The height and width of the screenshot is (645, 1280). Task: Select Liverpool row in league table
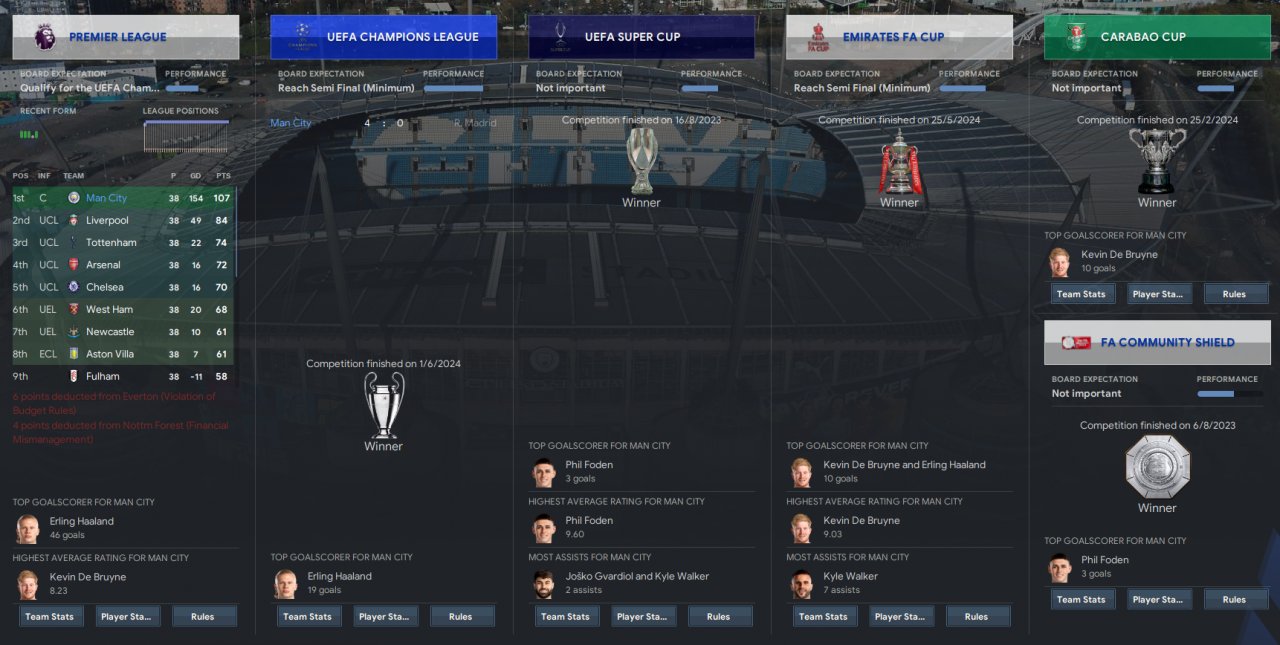(x=107, y=220)
